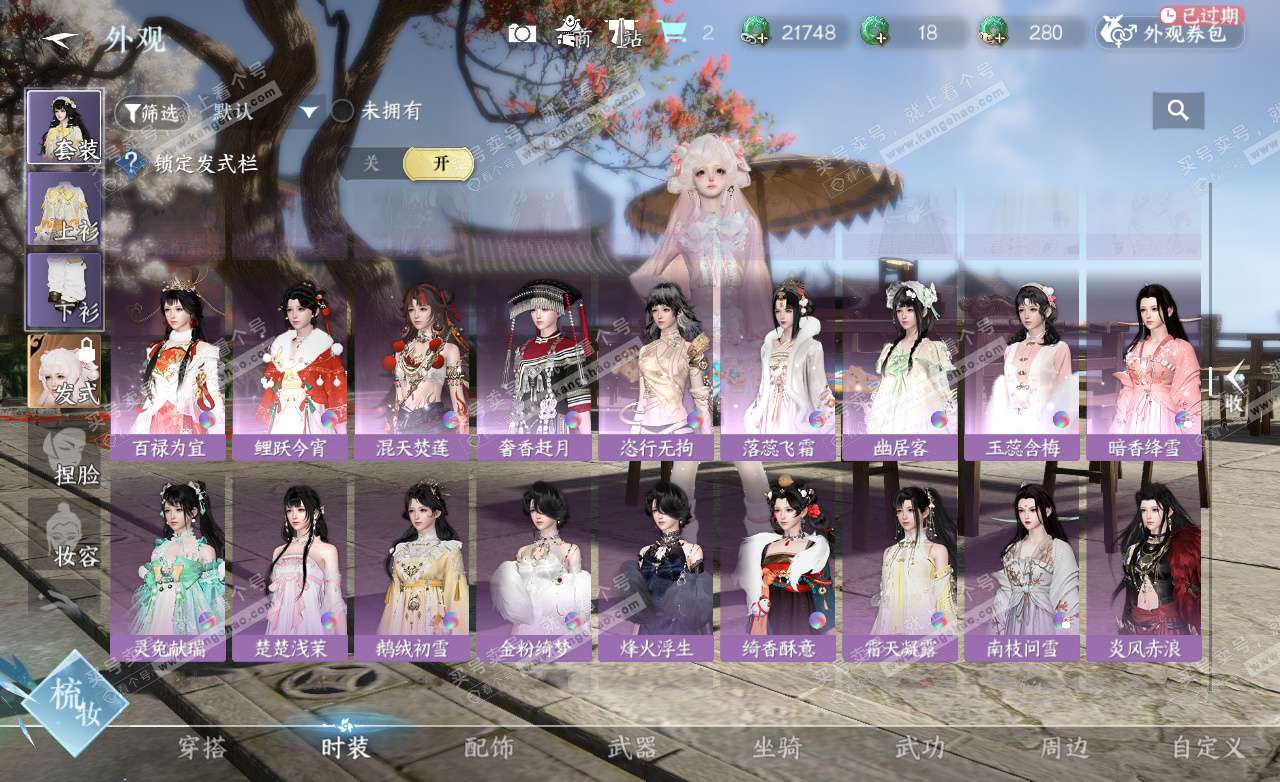Select the 上衫 category tab
The width and height of the screenshot is (1280, 782).
click(64, 208)
